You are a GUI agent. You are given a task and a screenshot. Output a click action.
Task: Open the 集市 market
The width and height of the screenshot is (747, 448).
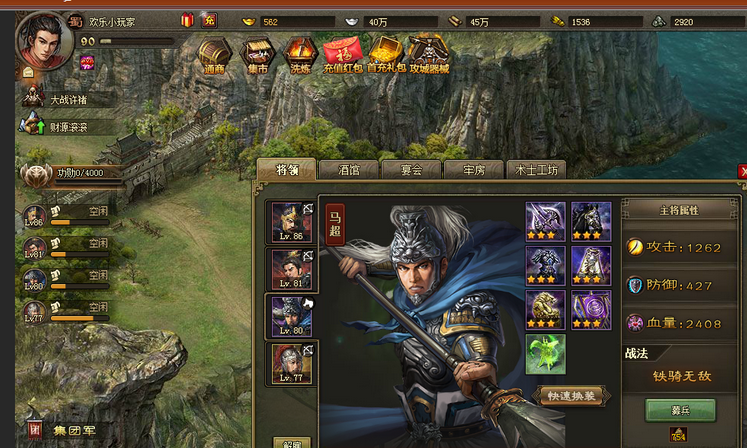[257, 57]
